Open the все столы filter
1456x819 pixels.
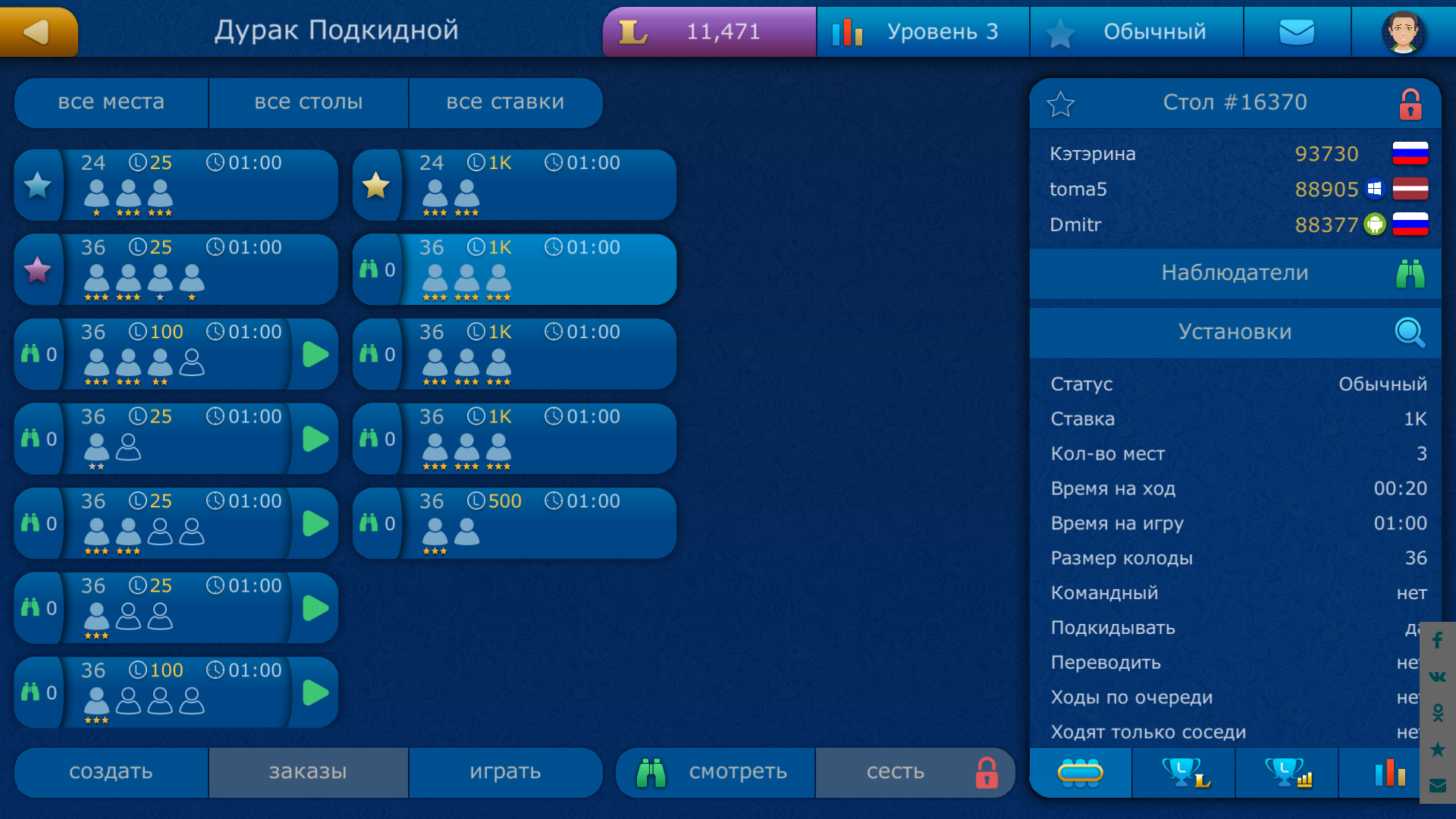[308, 102]
